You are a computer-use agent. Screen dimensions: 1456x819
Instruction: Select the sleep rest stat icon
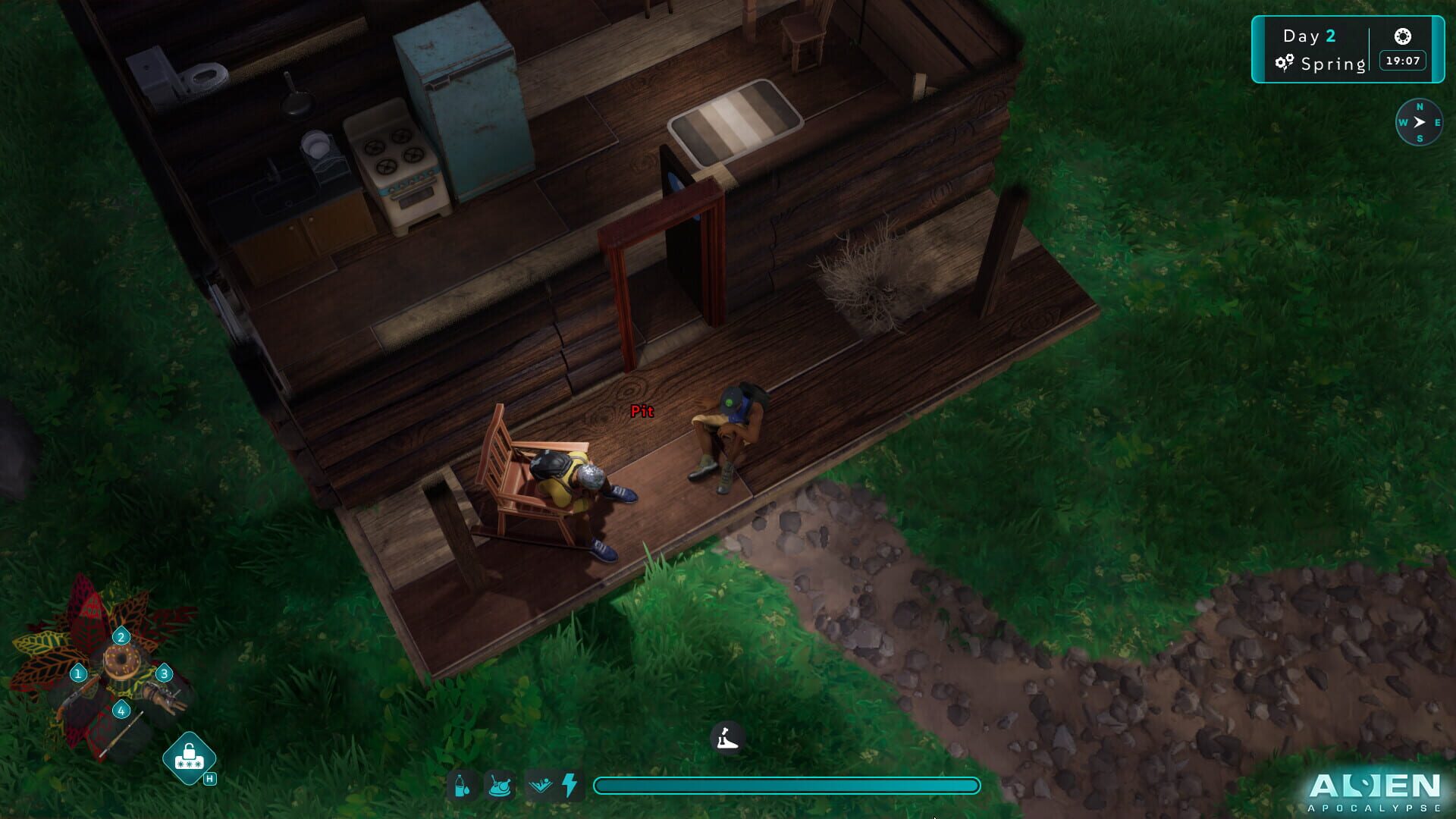click(540, 786)
